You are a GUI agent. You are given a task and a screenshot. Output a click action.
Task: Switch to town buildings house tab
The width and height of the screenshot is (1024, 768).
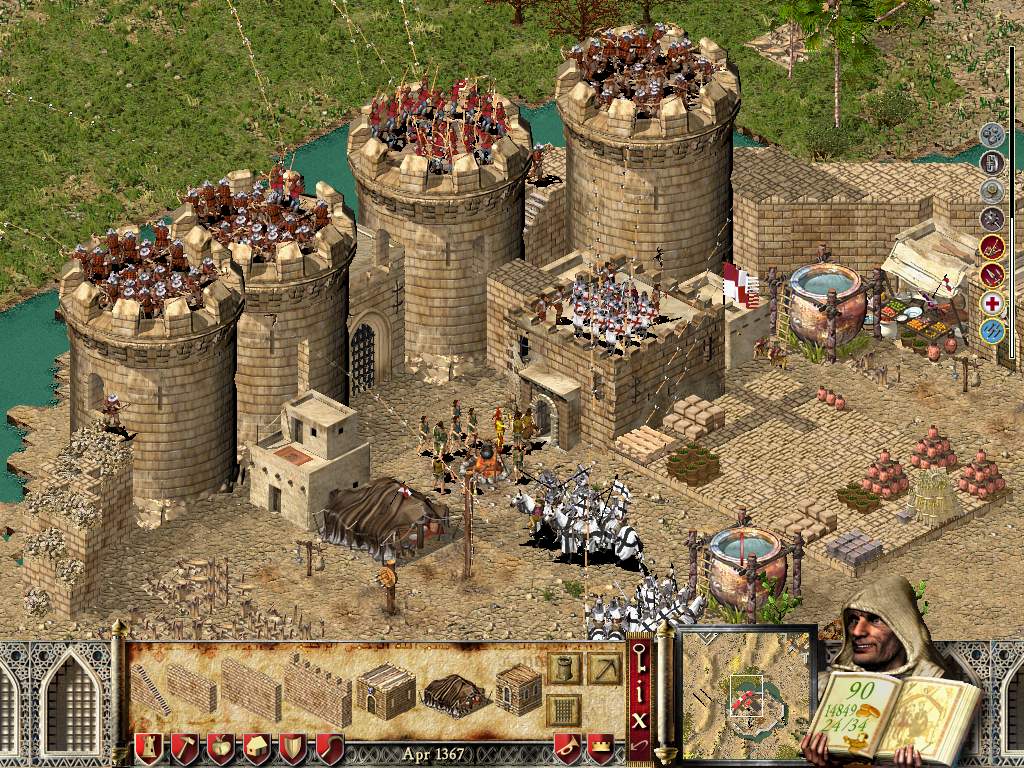257,749
